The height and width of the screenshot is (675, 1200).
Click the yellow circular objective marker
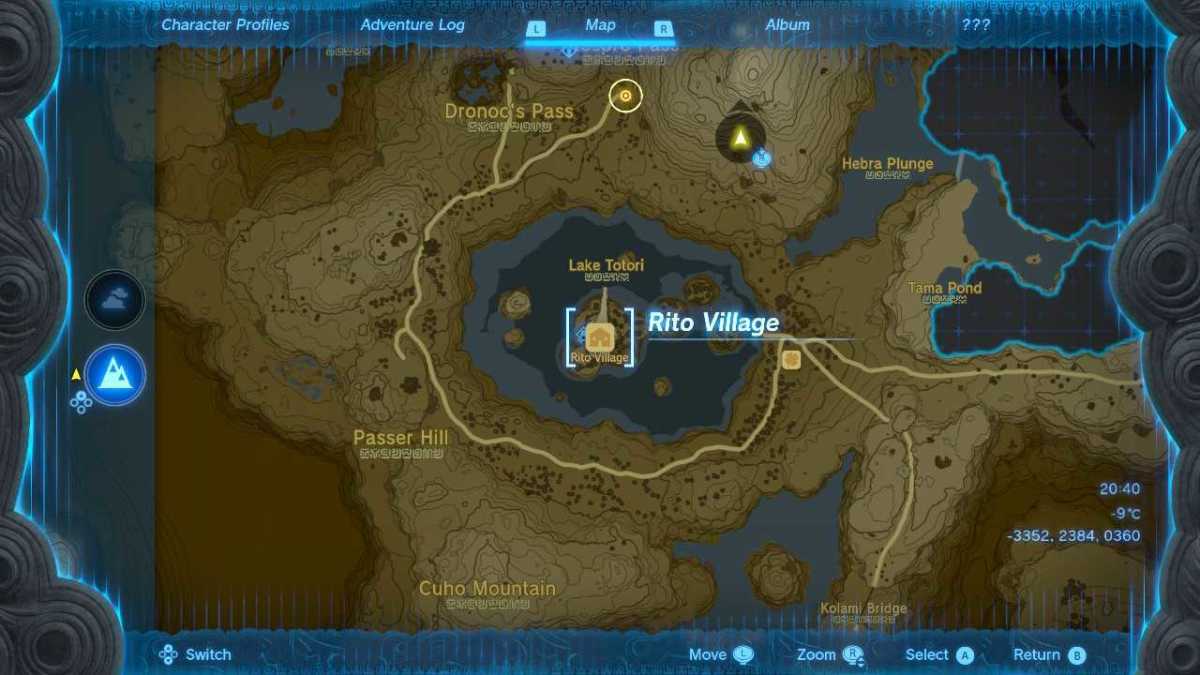coord(626,96)
